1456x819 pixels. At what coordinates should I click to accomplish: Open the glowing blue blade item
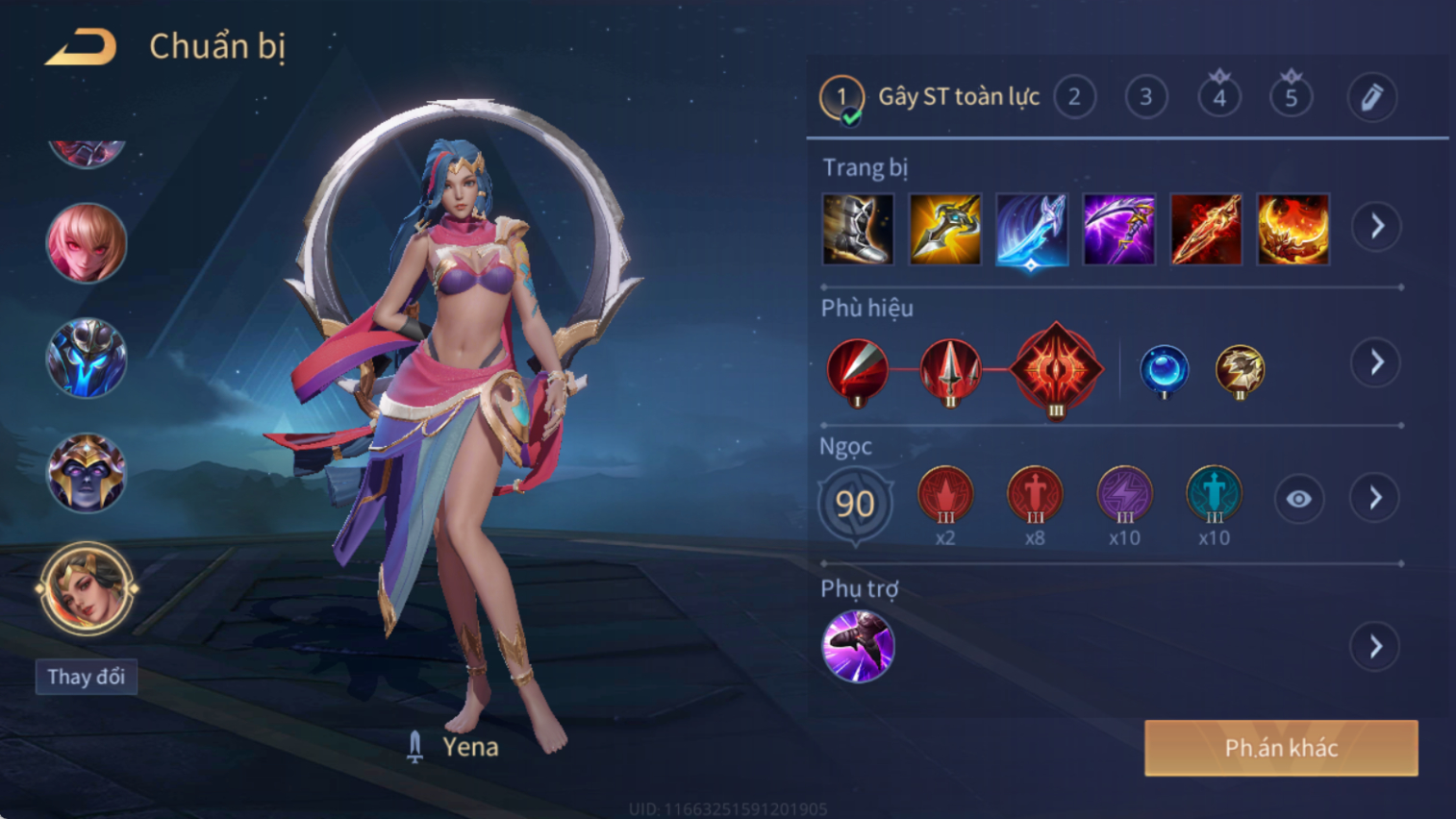click(x=1032, y=229)
